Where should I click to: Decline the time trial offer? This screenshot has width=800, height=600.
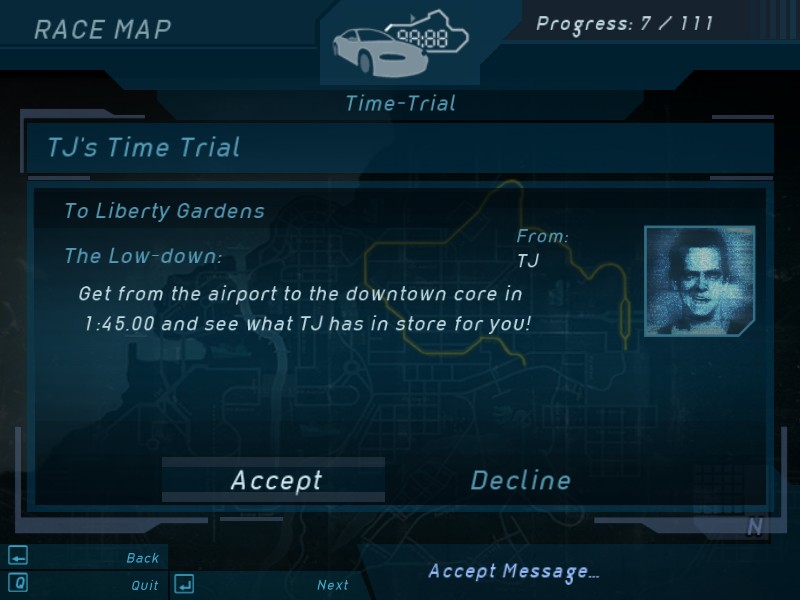(x=520, y=480)
